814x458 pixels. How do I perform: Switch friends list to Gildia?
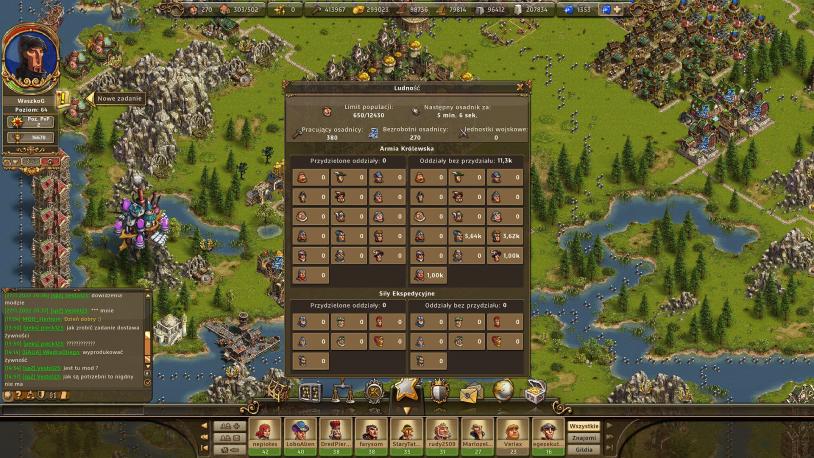click(583, 448)
